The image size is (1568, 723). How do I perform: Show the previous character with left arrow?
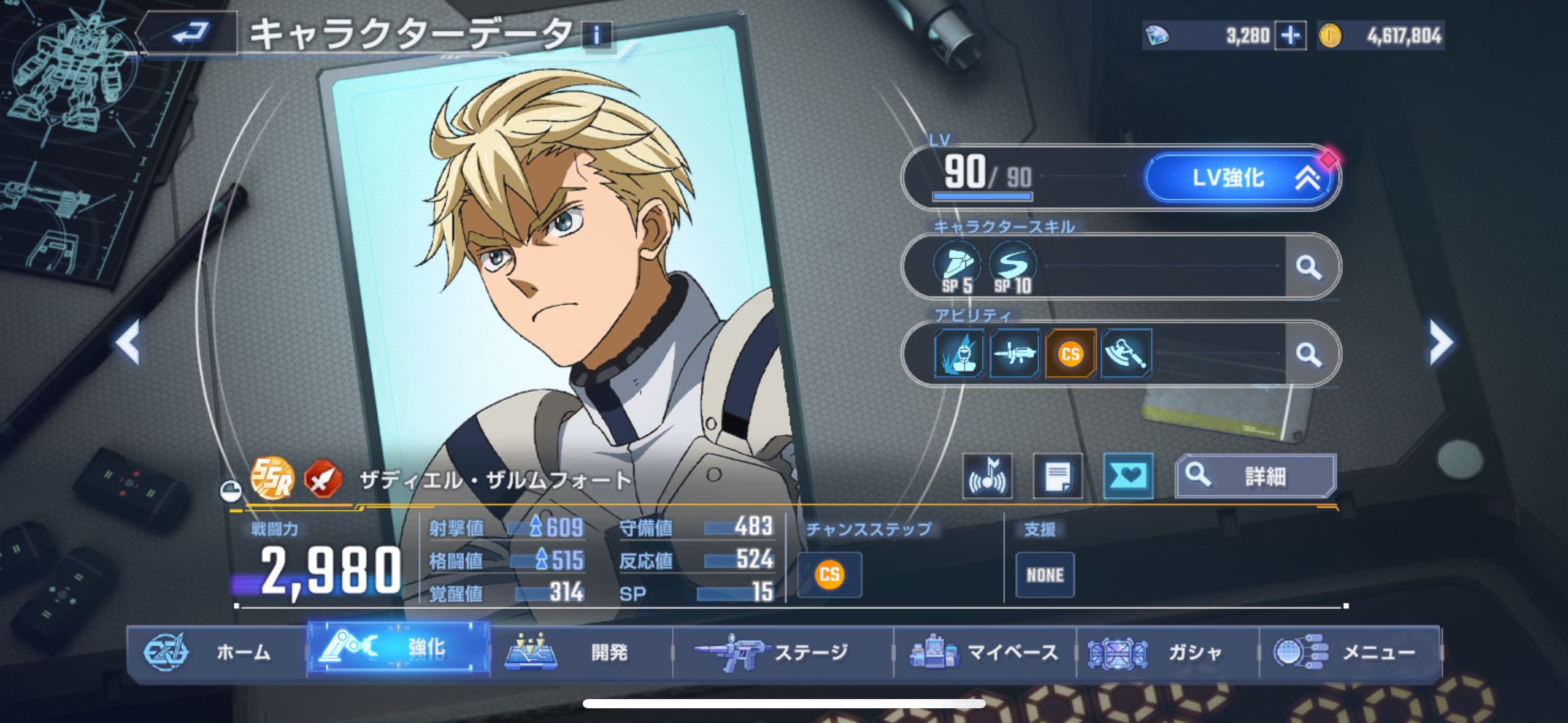(129, 342)
